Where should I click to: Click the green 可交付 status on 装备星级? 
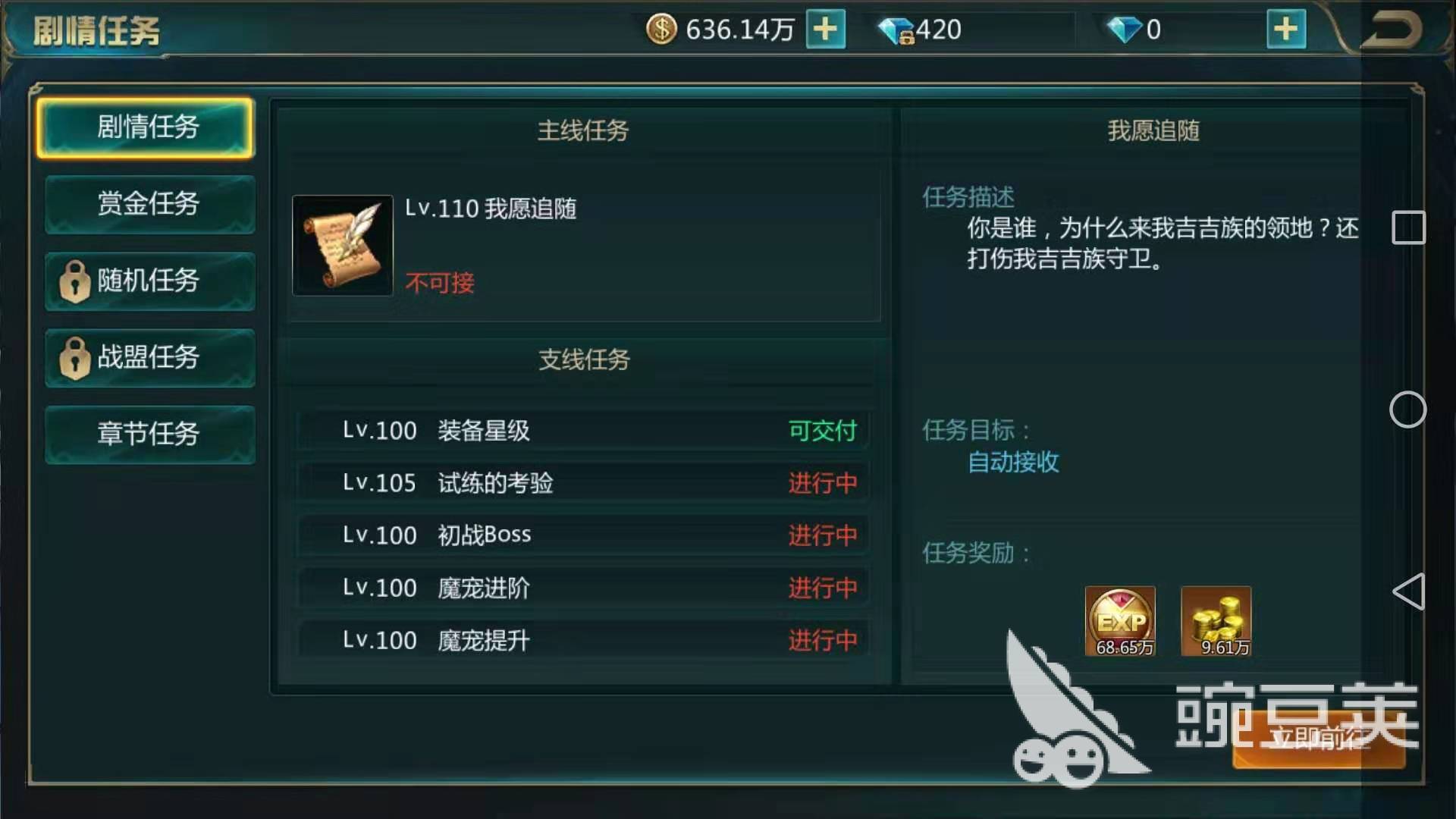(x=823, y=430)
